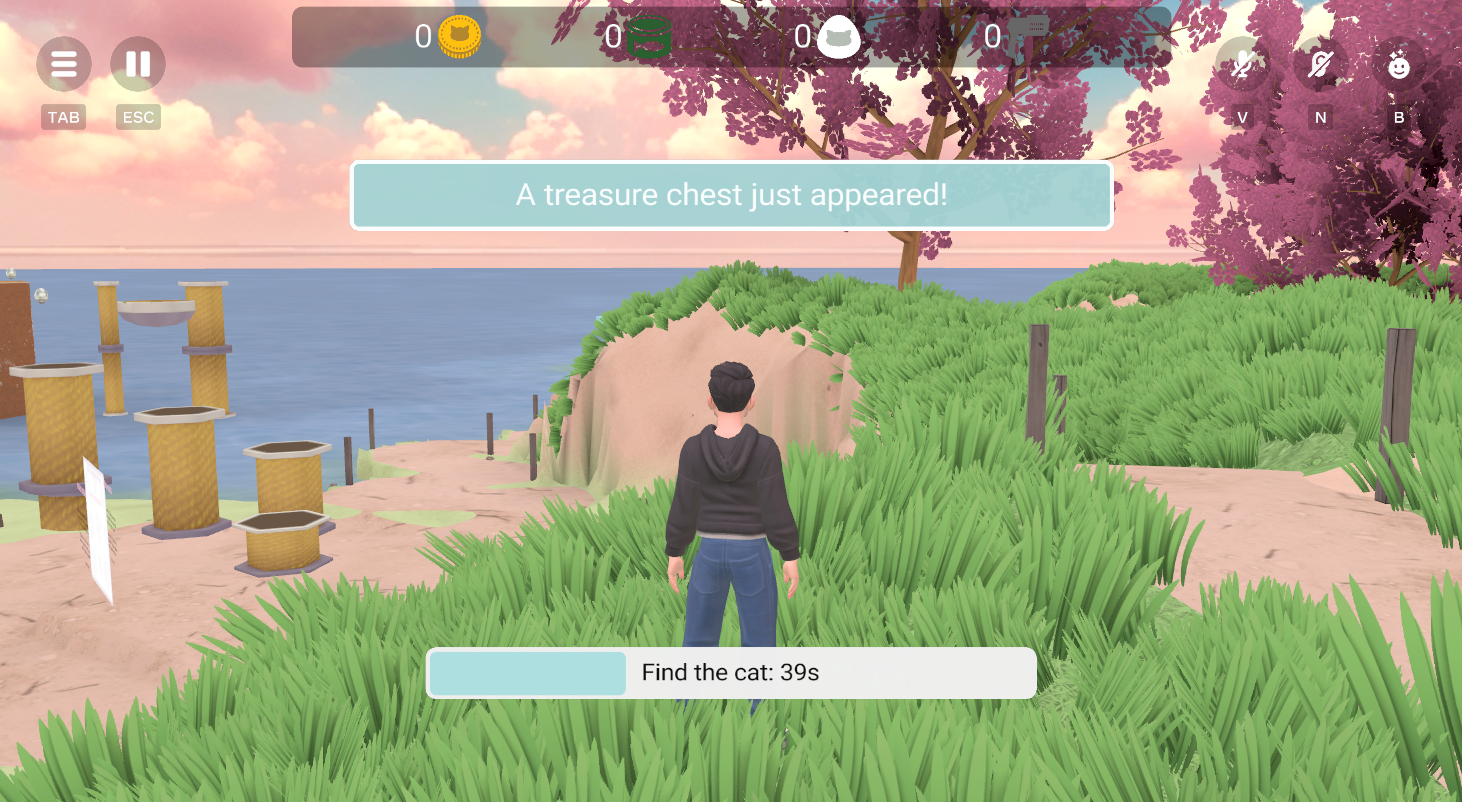Toggle the crossed-out ear hearing button

[1320, 66]
